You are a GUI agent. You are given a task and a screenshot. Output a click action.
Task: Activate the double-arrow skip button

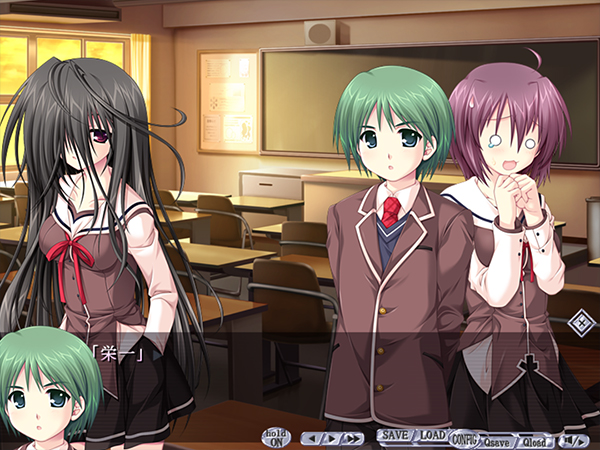click(x=352, y=438)
